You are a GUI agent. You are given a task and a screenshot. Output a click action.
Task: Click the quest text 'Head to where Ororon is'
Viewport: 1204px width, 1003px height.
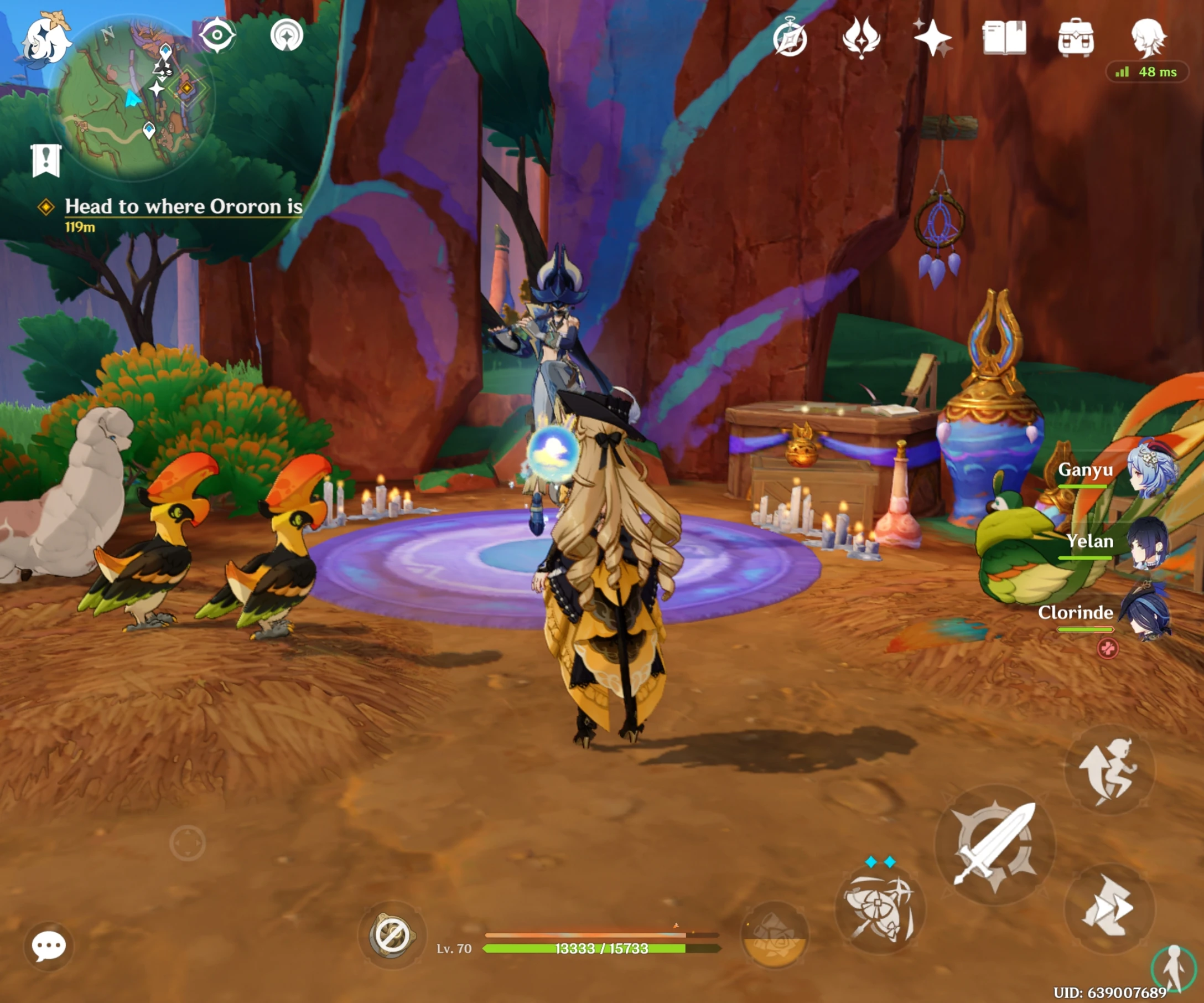click(x=184, y=206)
